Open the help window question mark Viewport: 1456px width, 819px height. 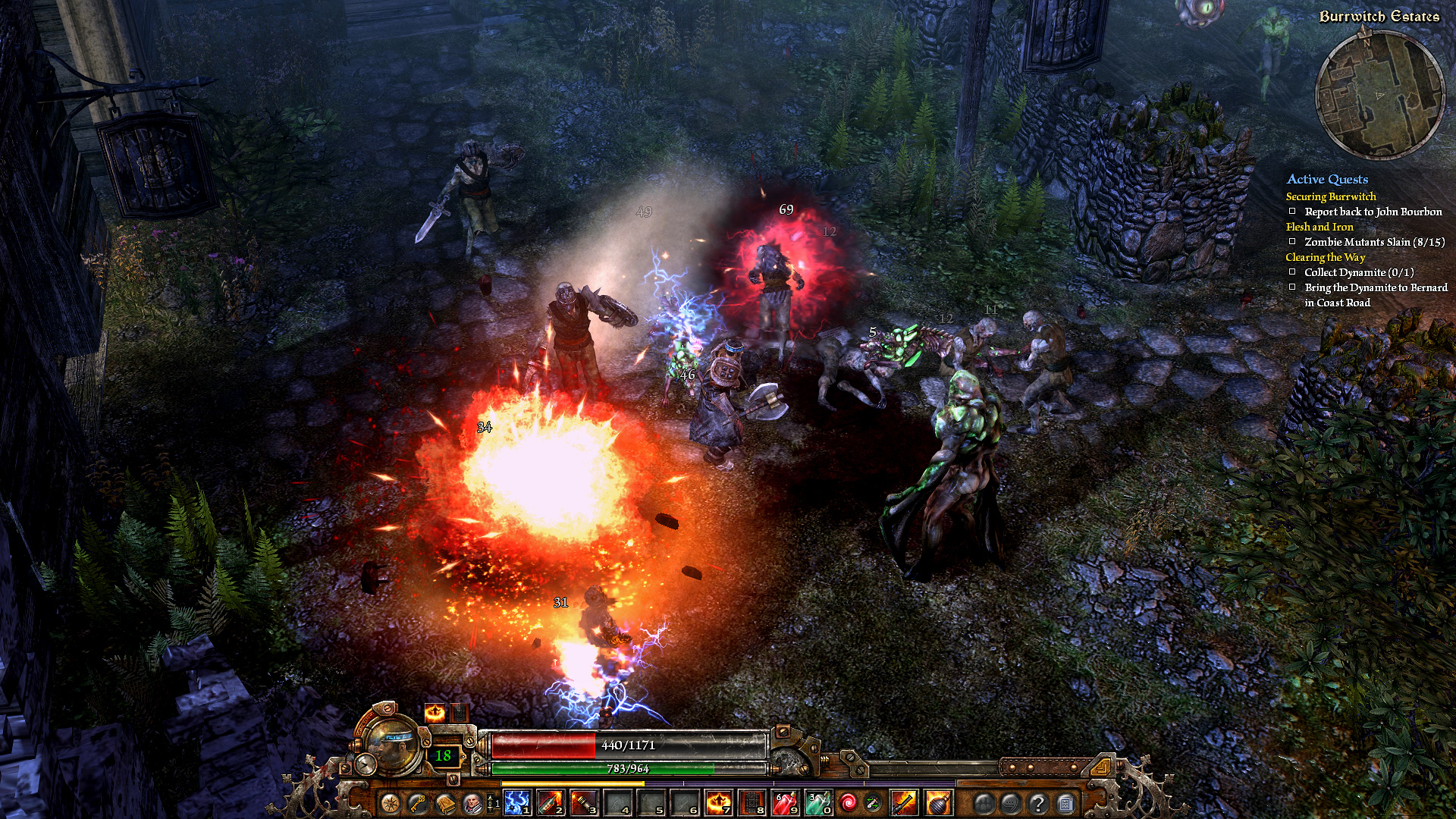1039,802
